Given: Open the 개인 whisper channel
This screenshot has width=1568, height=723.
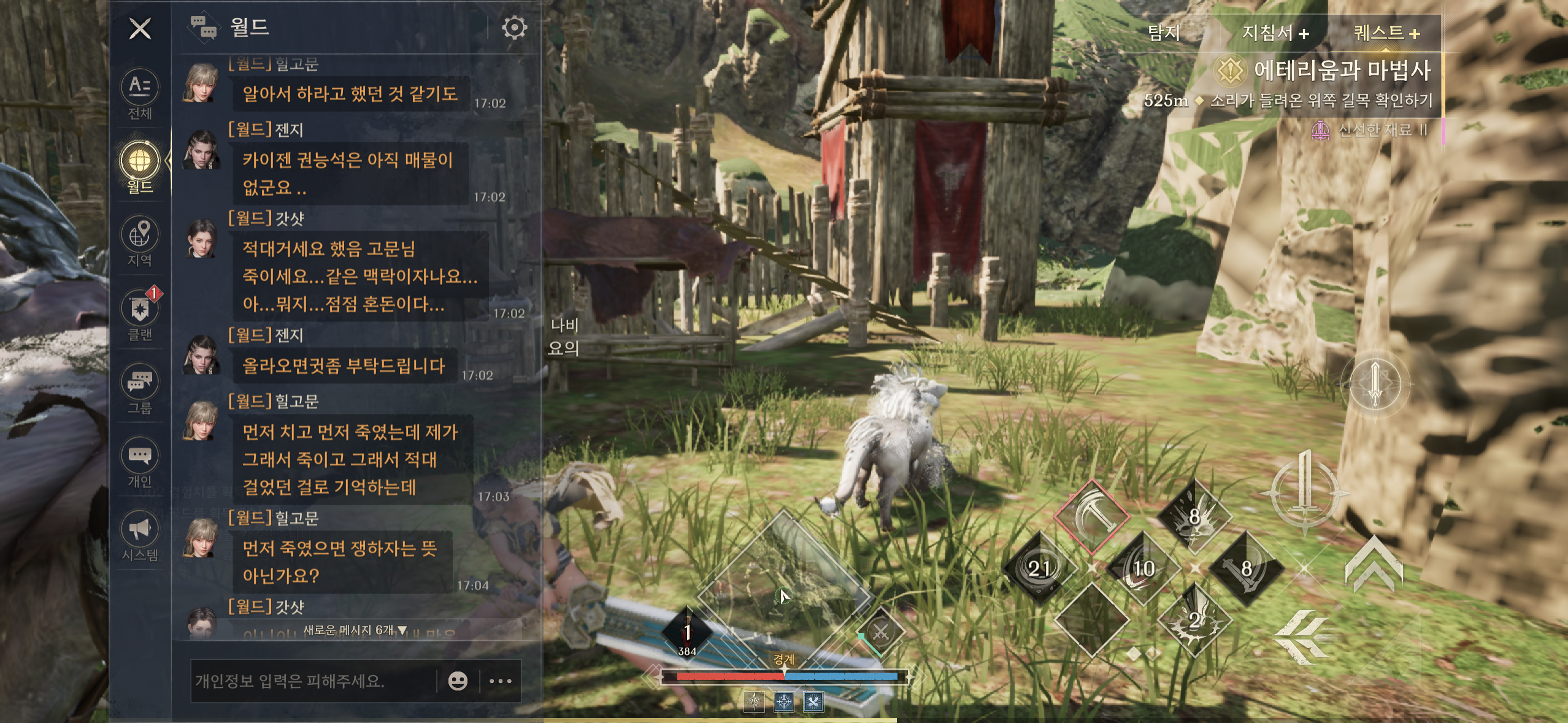Looking at the screenshot, I should point(140,462).
